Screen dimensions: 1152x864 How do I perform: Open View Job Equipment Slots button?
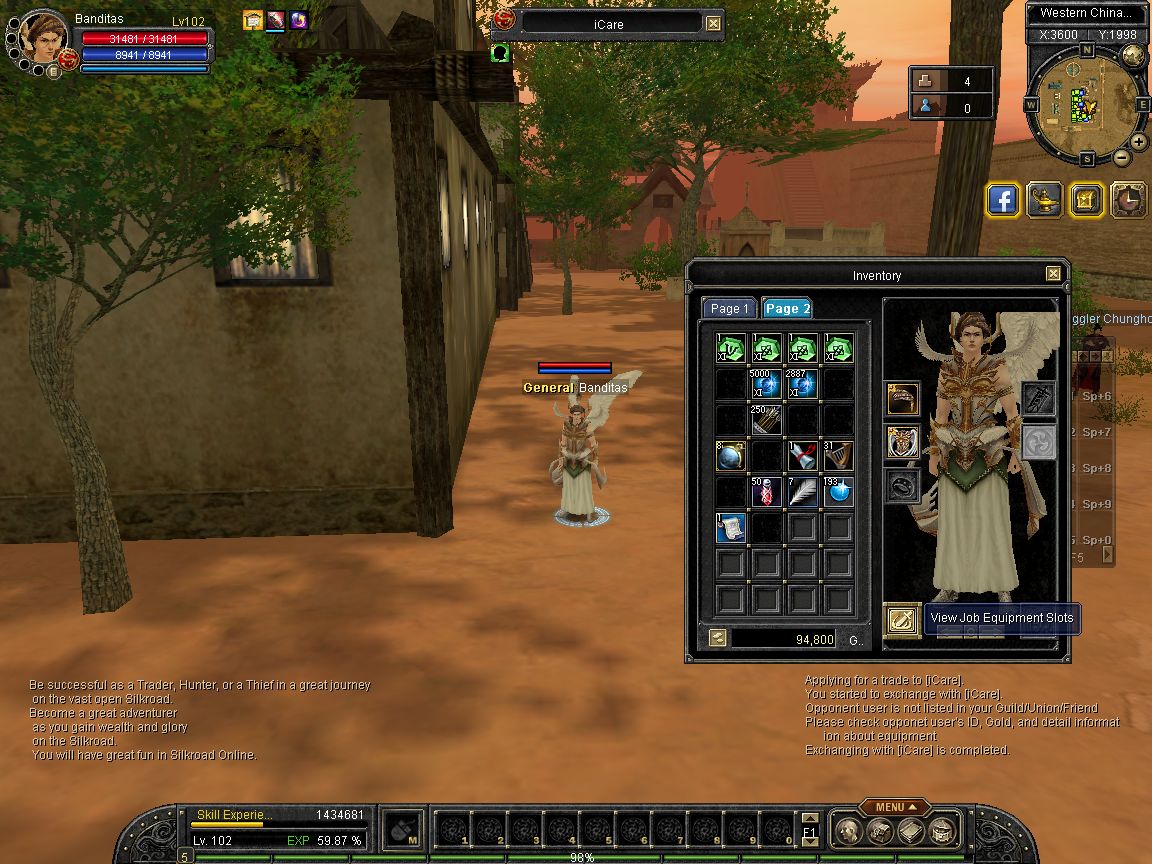point(901,619)
